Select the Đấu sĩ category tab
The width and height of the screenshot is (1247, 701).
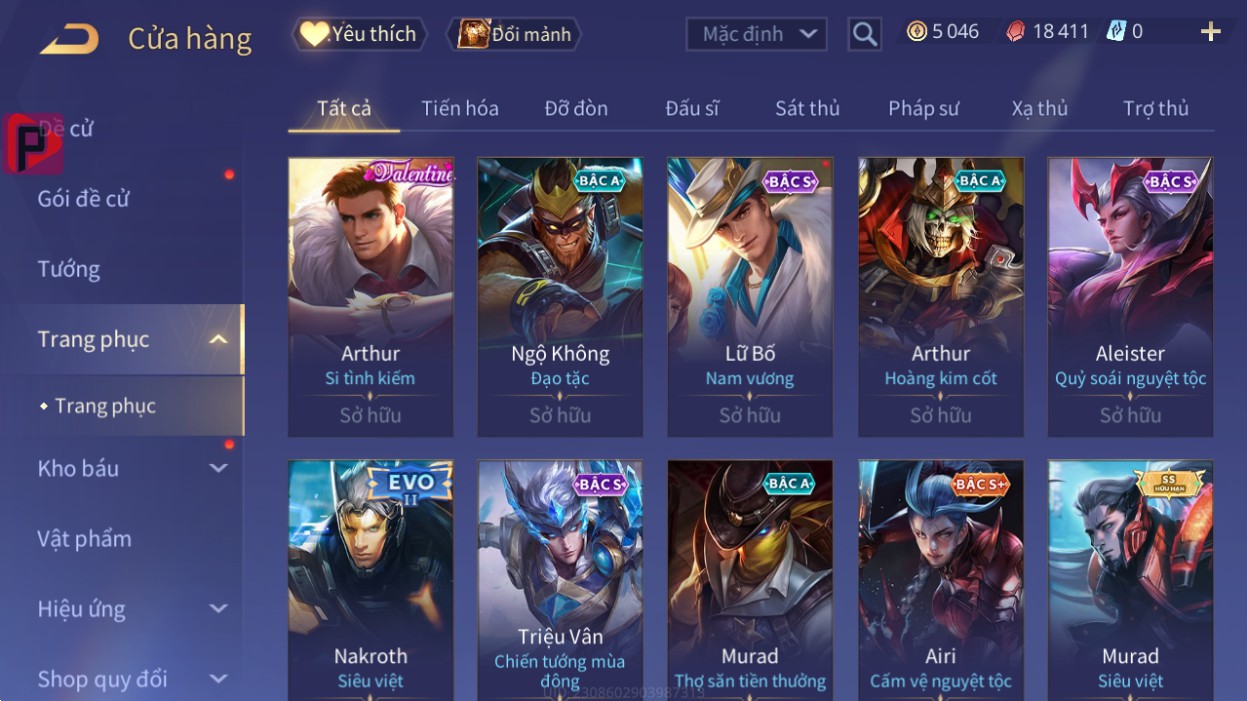pos(692,108)
